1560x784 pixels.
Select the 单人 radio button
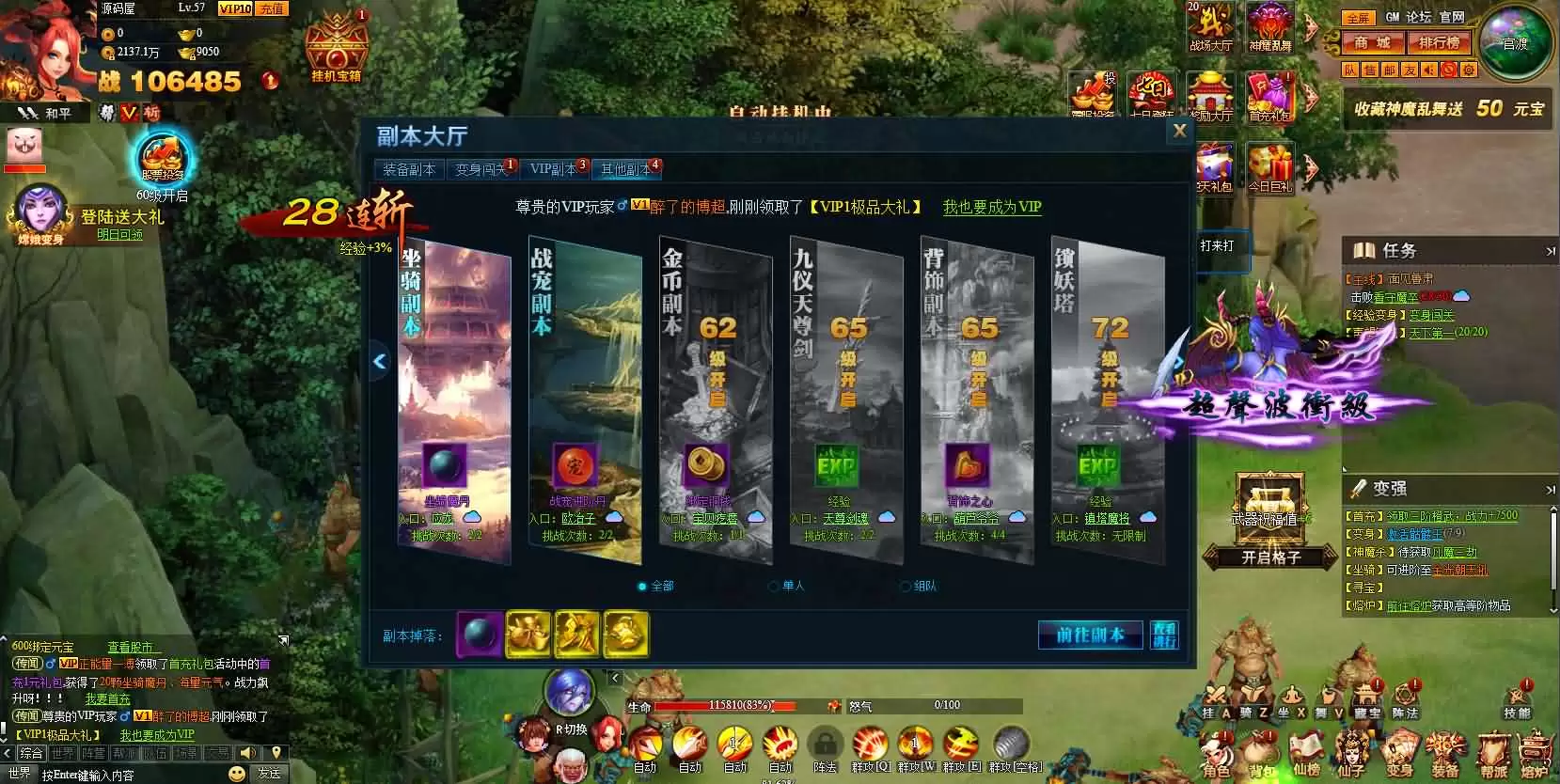click(774, 585)
